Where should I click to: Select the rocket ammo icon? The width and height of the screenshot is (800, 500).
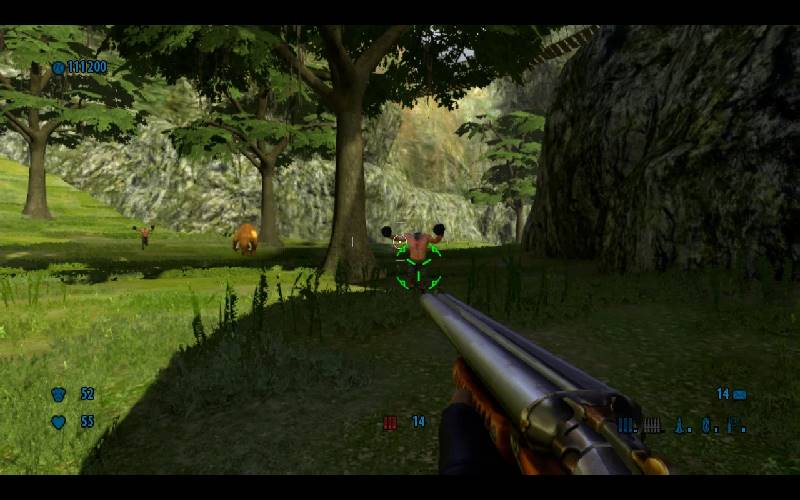pyautogui.click(x=681, y=425)
